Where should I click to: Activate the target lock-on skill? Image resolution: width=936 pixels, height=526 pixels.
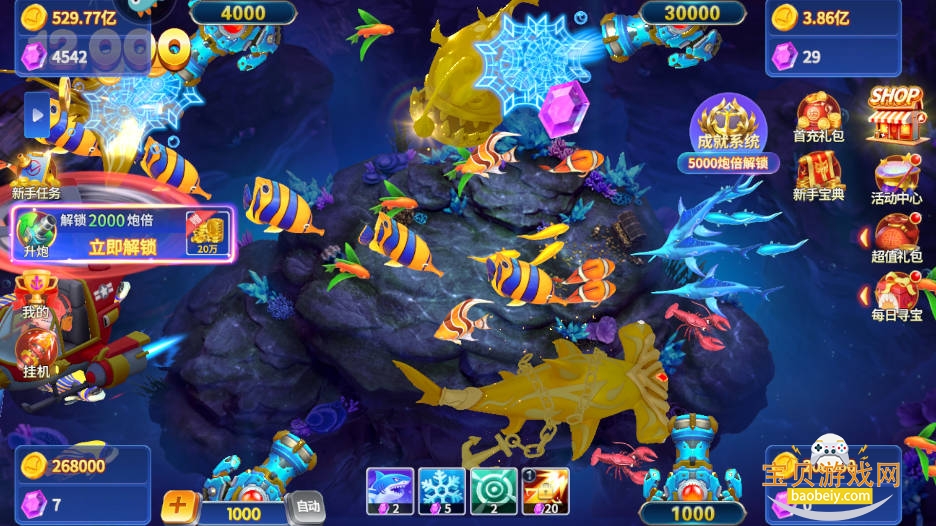pos(493,491)
